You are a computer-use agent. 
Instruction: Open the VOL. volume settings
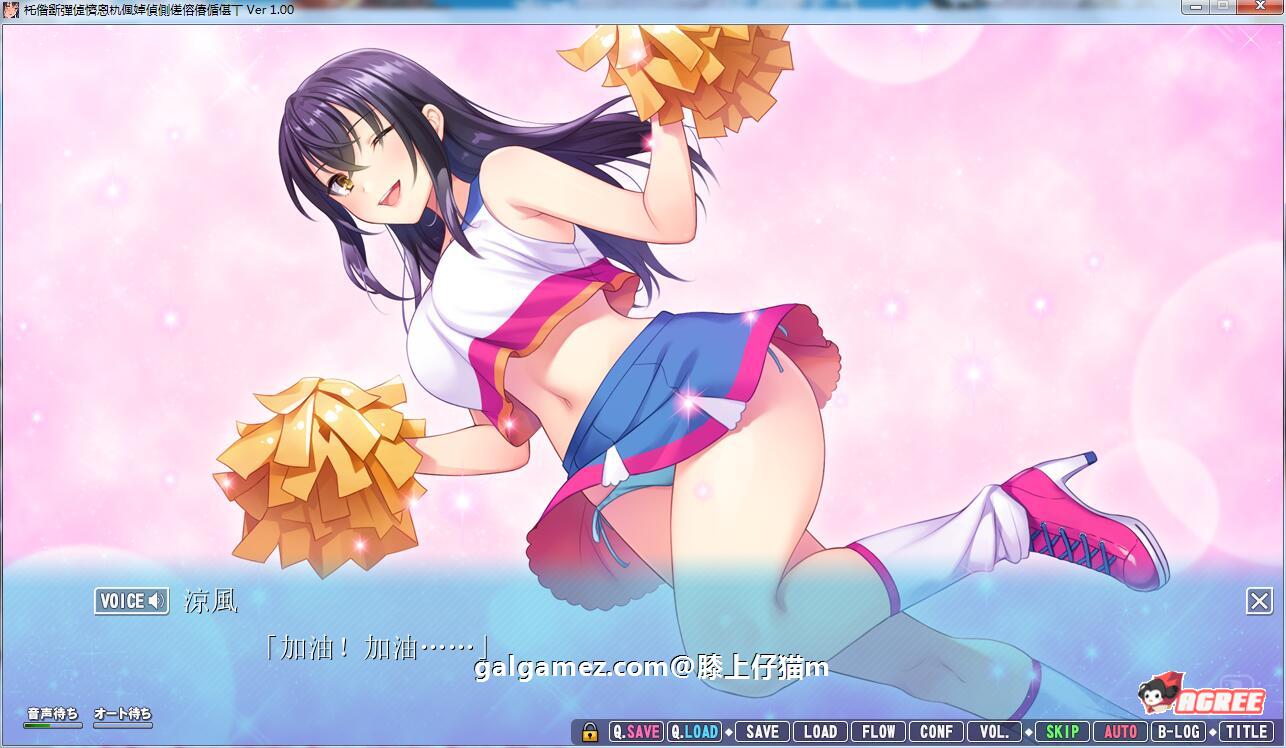[995, 731]
